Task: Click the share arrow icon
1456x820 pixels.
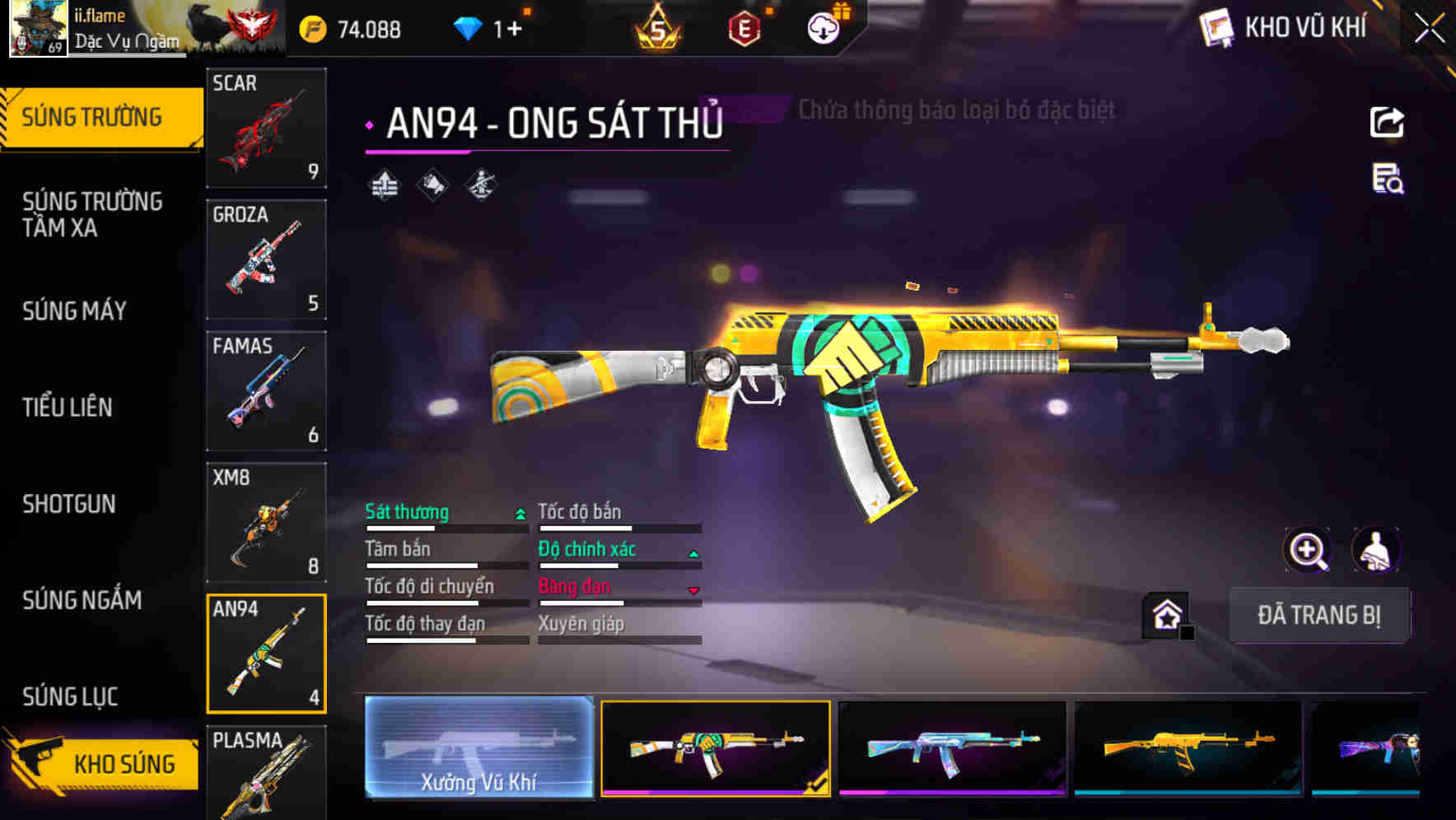Action: [x=1387, y=123]
